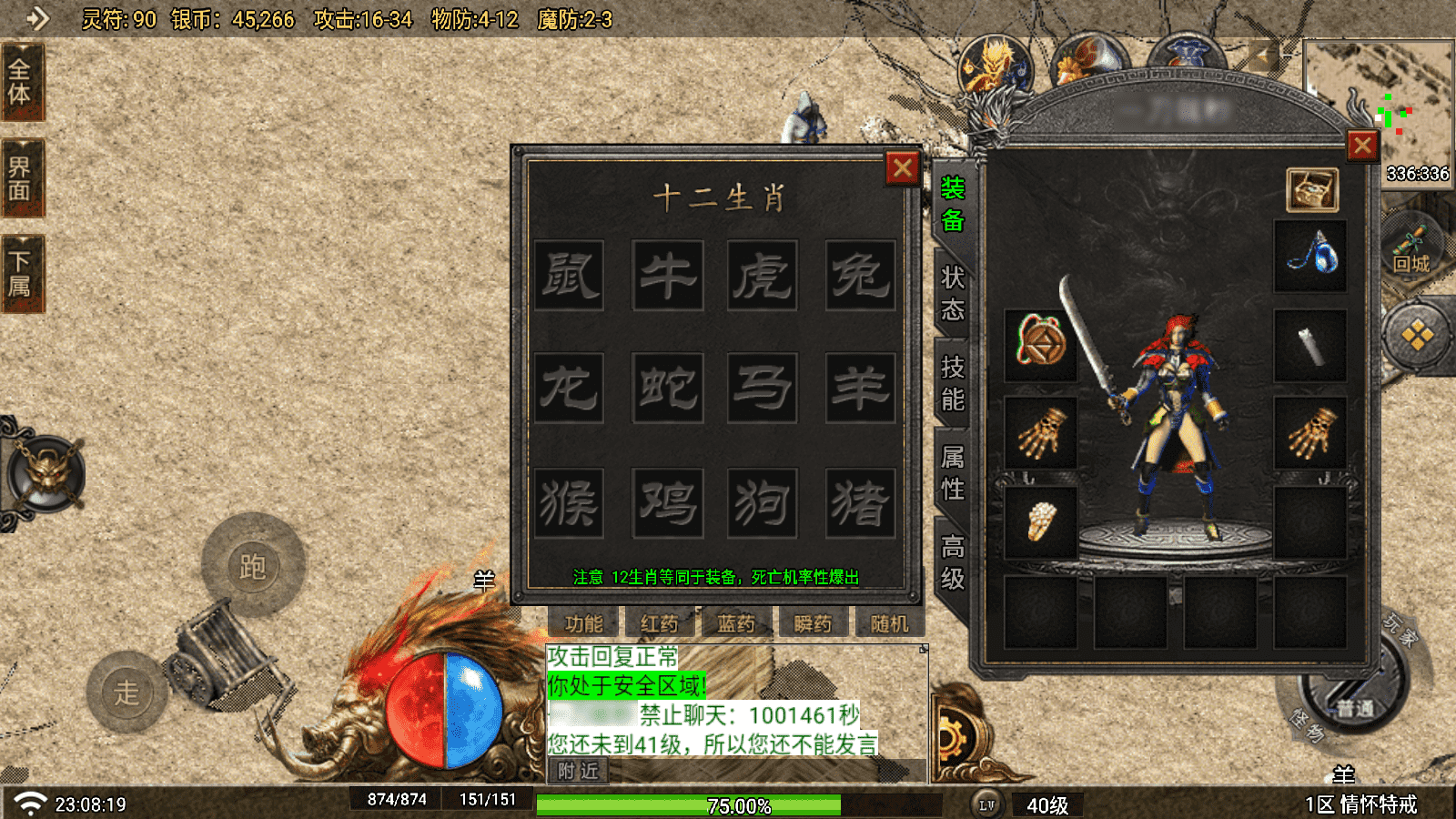Screen dimensions: 1456x819
Task: Select the 鼠 (Rat) zodiac slot
Action: click(570, 276)
